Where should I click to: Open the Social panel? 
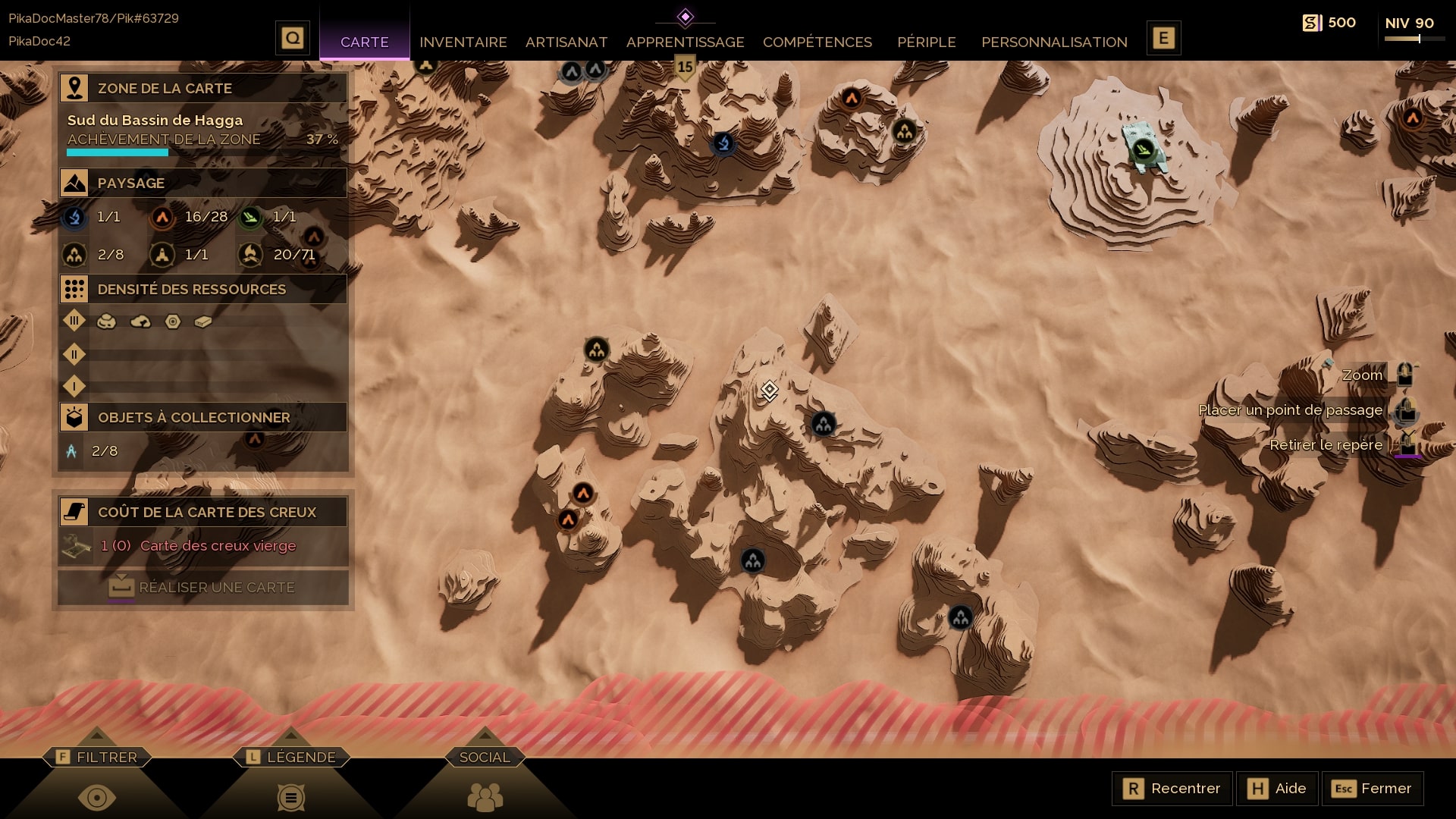pyautogui.click(x=485, y=757)
